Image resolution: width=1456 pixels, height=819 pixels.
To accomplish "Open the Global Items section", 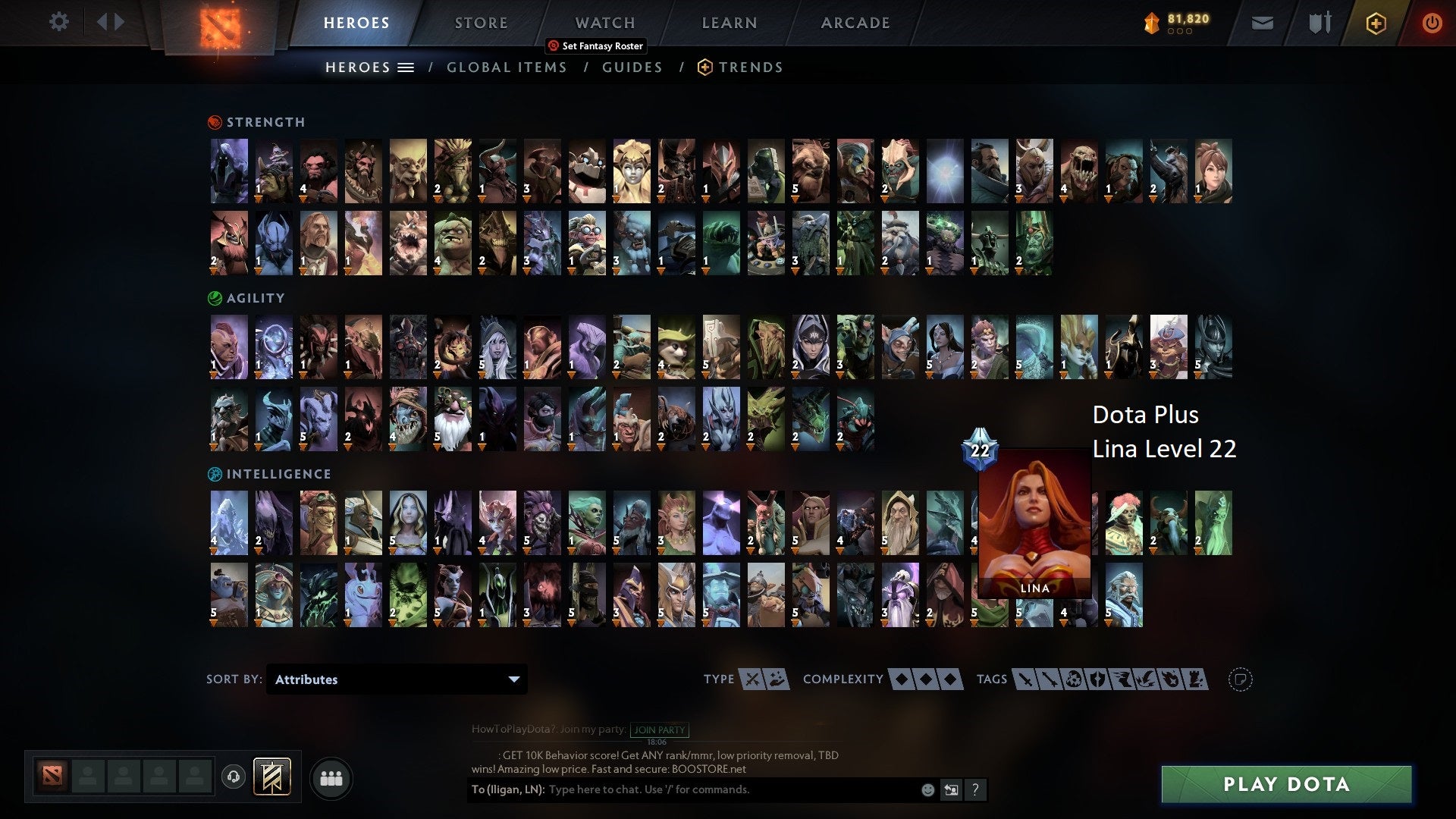I will pyautogui.click(x=507, y=67).
